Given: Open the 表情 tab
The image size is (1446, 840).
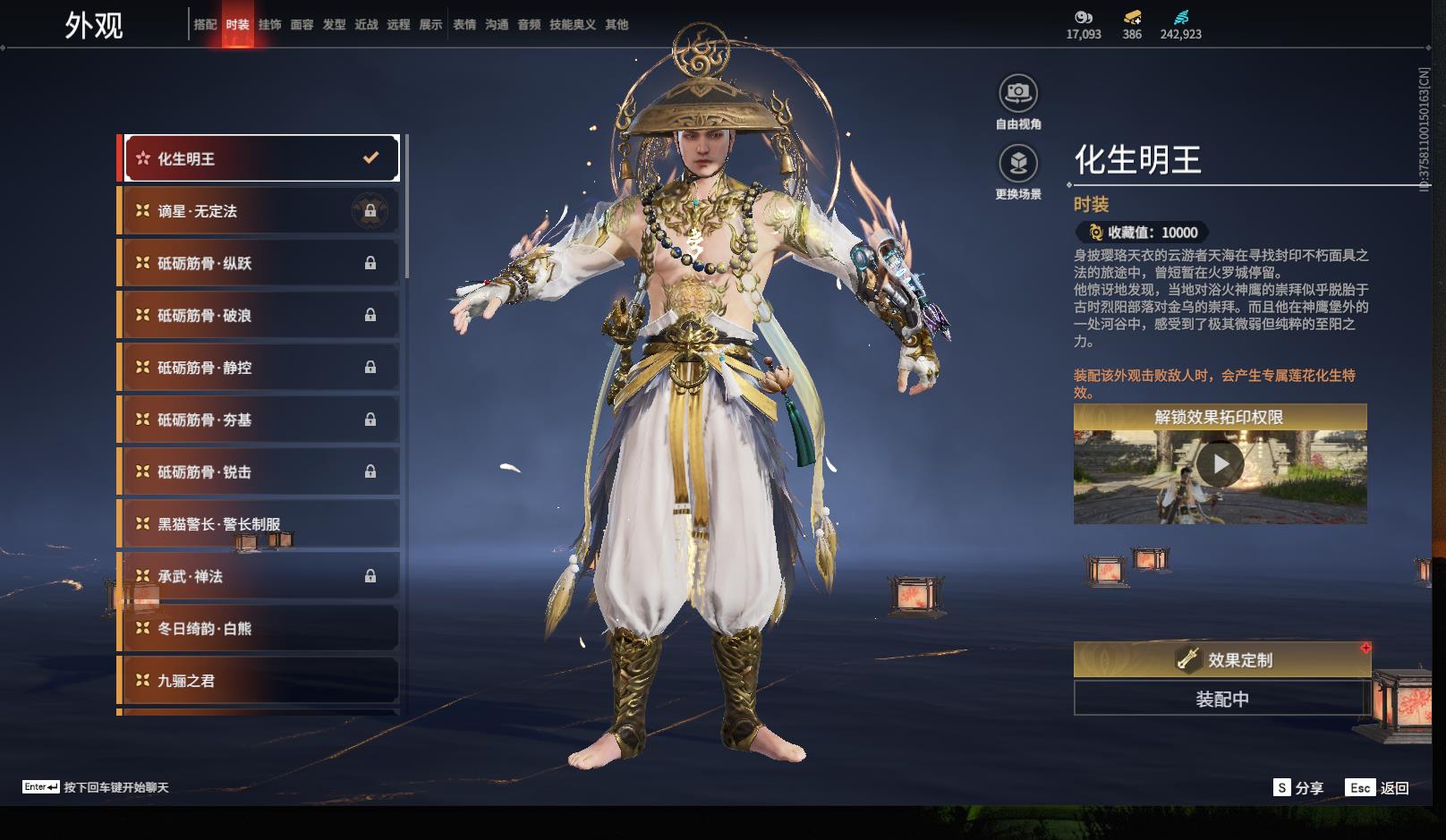Looking at the screenshot, I should click(x=464, y=25).
